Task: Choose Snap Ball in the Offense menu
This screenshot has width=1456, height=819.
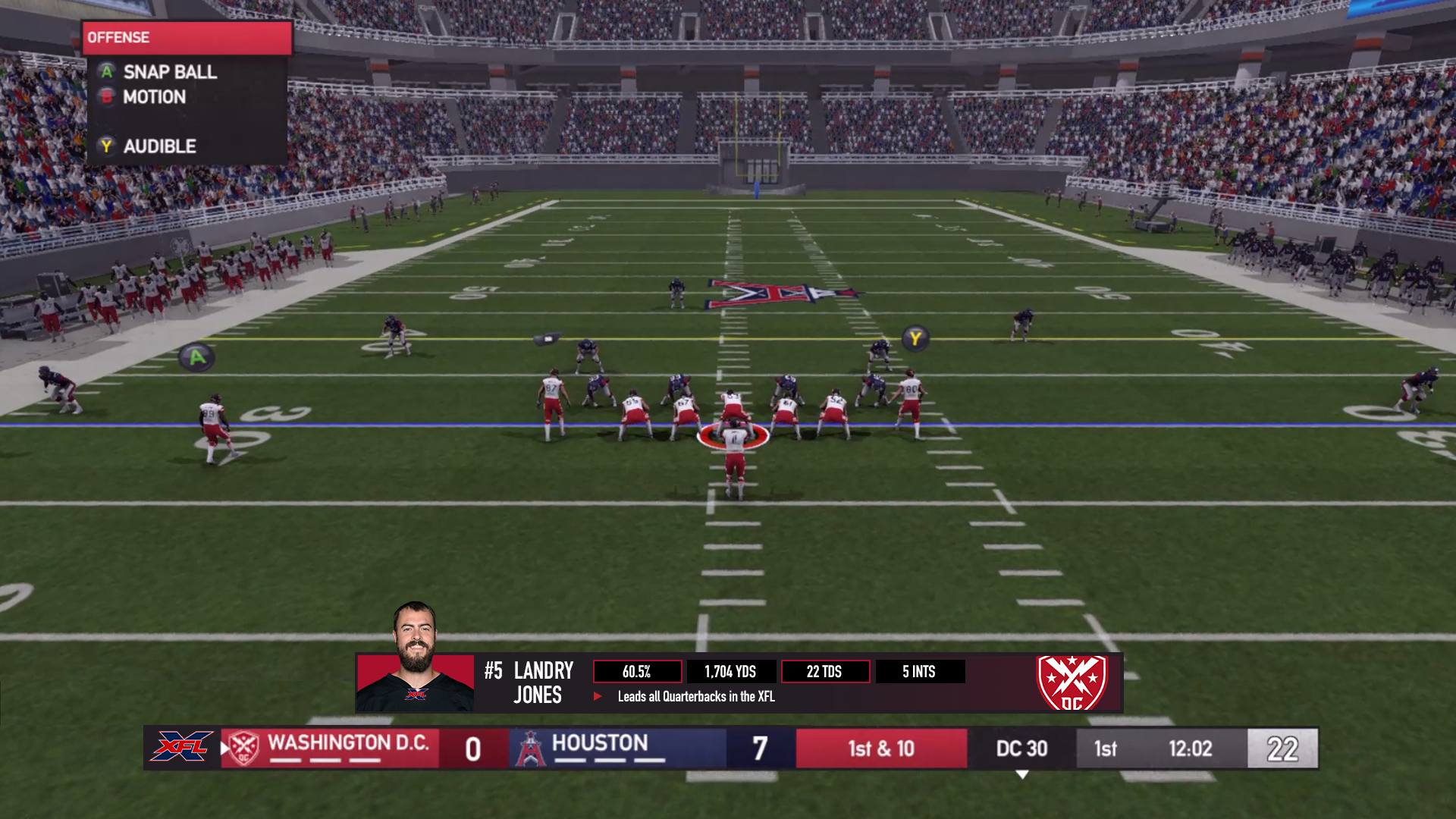Action: pos(169,72)
